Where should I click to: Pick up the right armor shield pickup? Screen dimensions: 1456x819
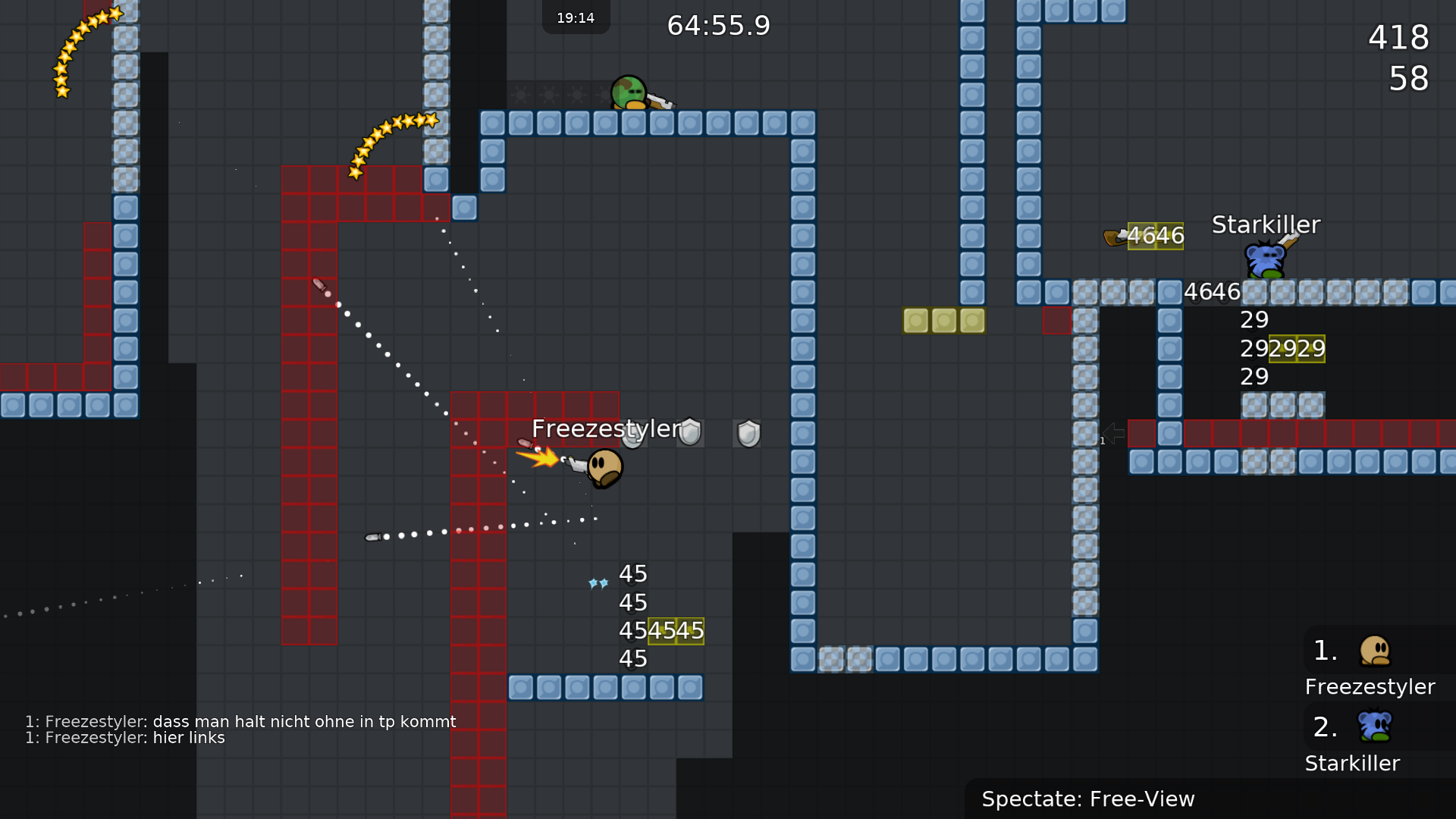tap(747, 432)
